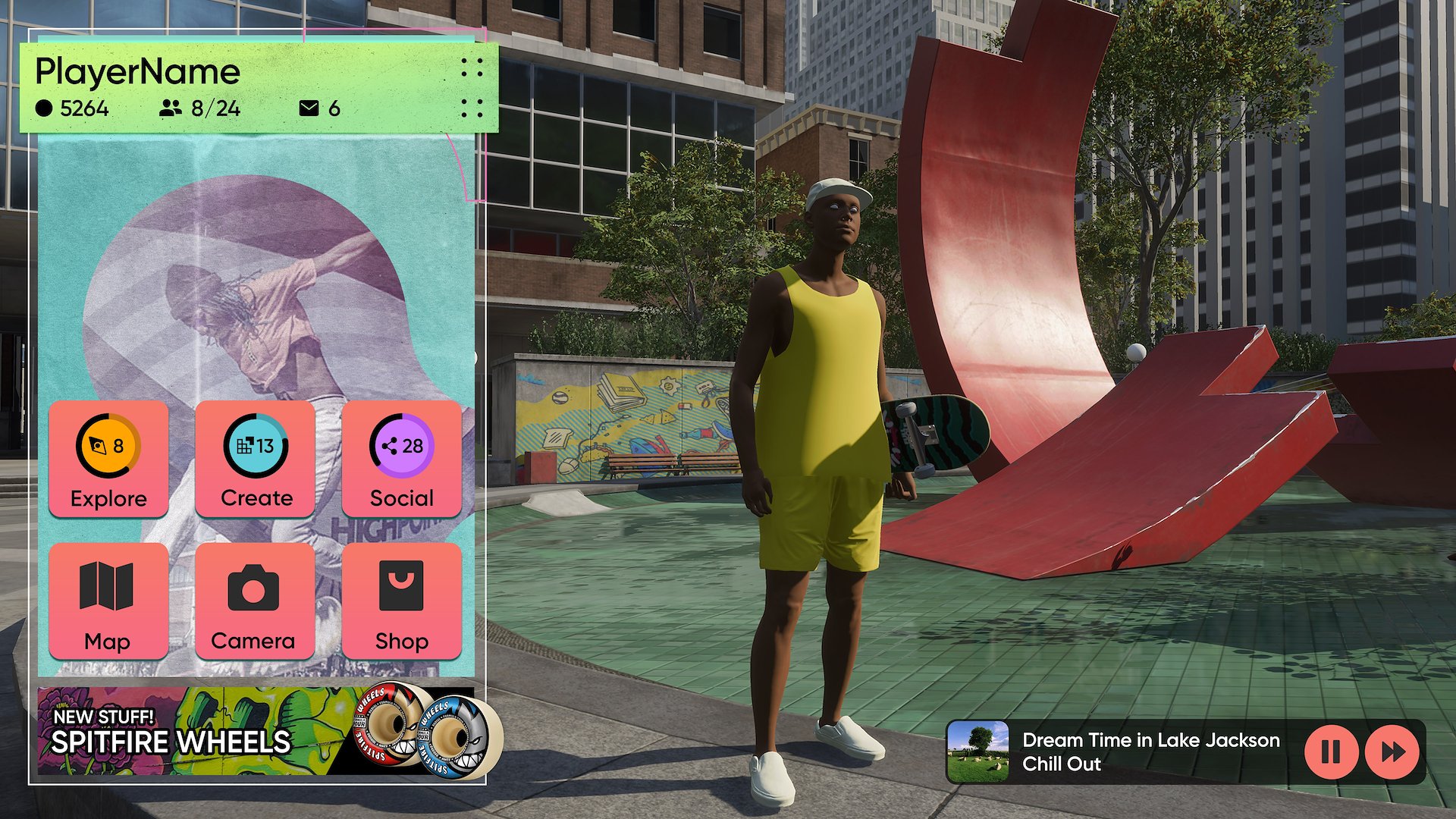Image resolution: width=1456 pixels, height=819 pixels.
Task: View the Spitfire Wheels new stuff banner
Action: 258,733
